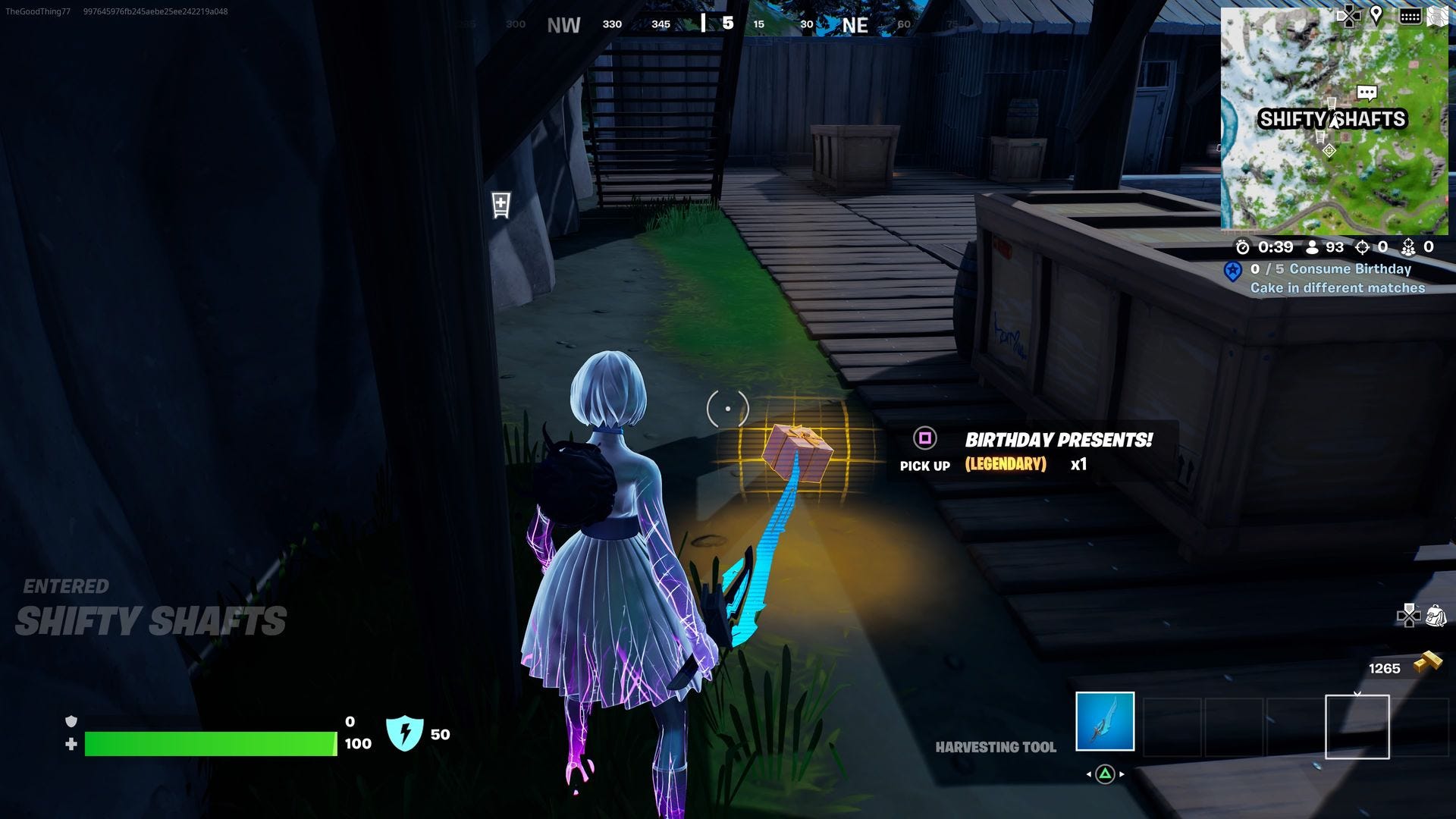Toggle the blue energy icon showing 50

[406, 733]
